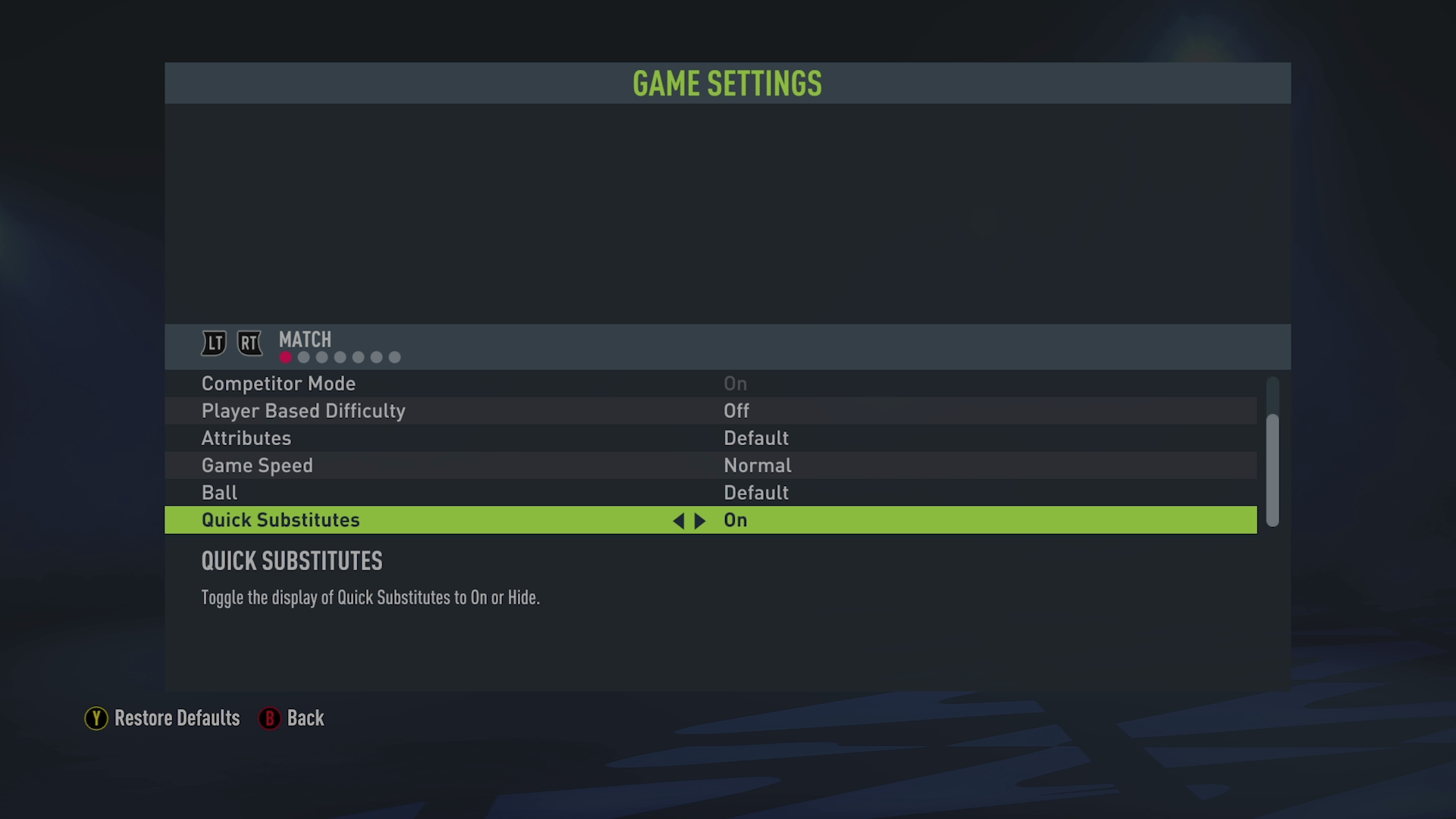
Task: Select the third page indicator dot
Action: (x=321, y=356)
